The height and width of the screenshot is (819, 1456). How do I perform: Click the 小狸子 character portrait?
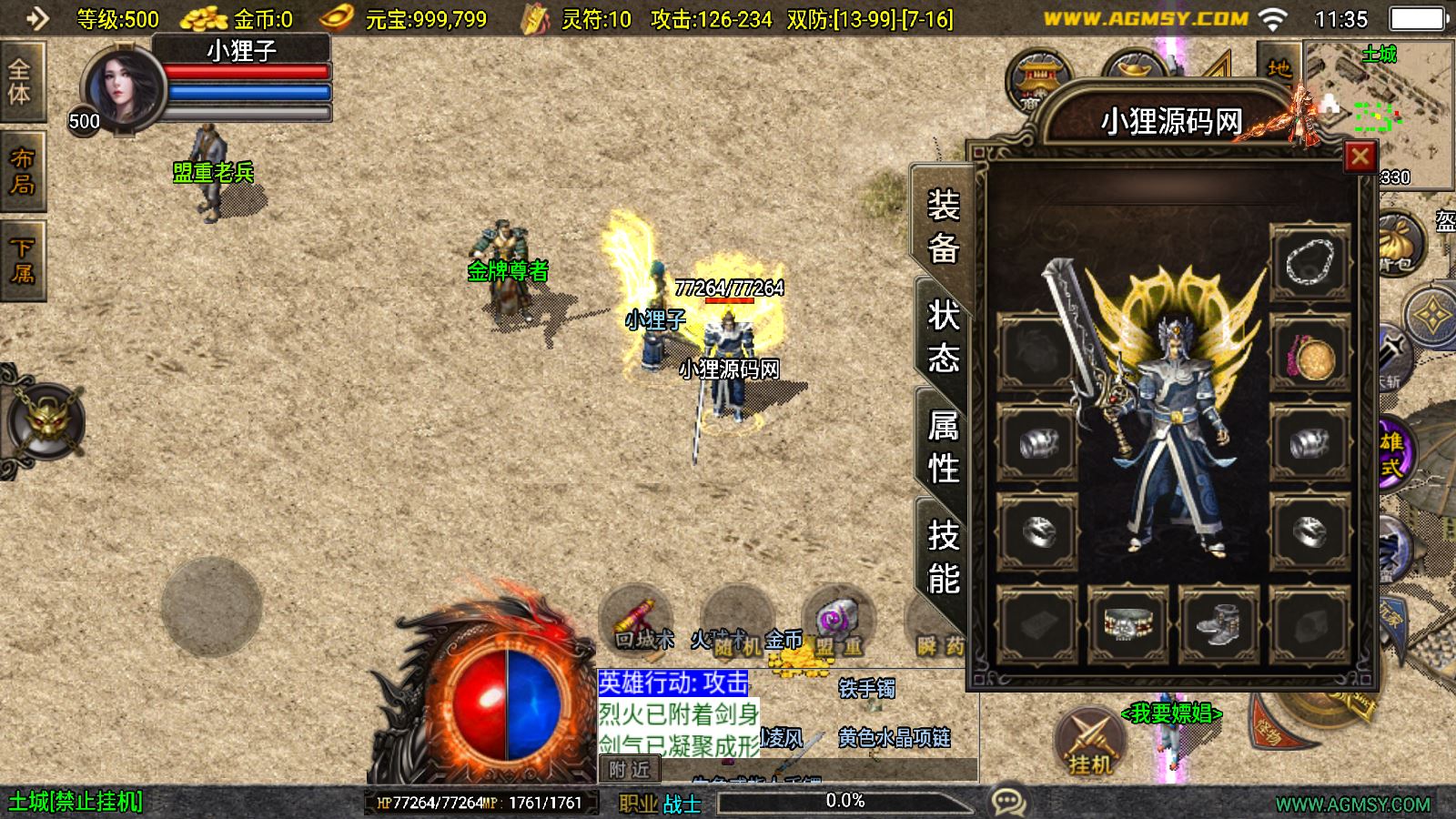point(123,89)
